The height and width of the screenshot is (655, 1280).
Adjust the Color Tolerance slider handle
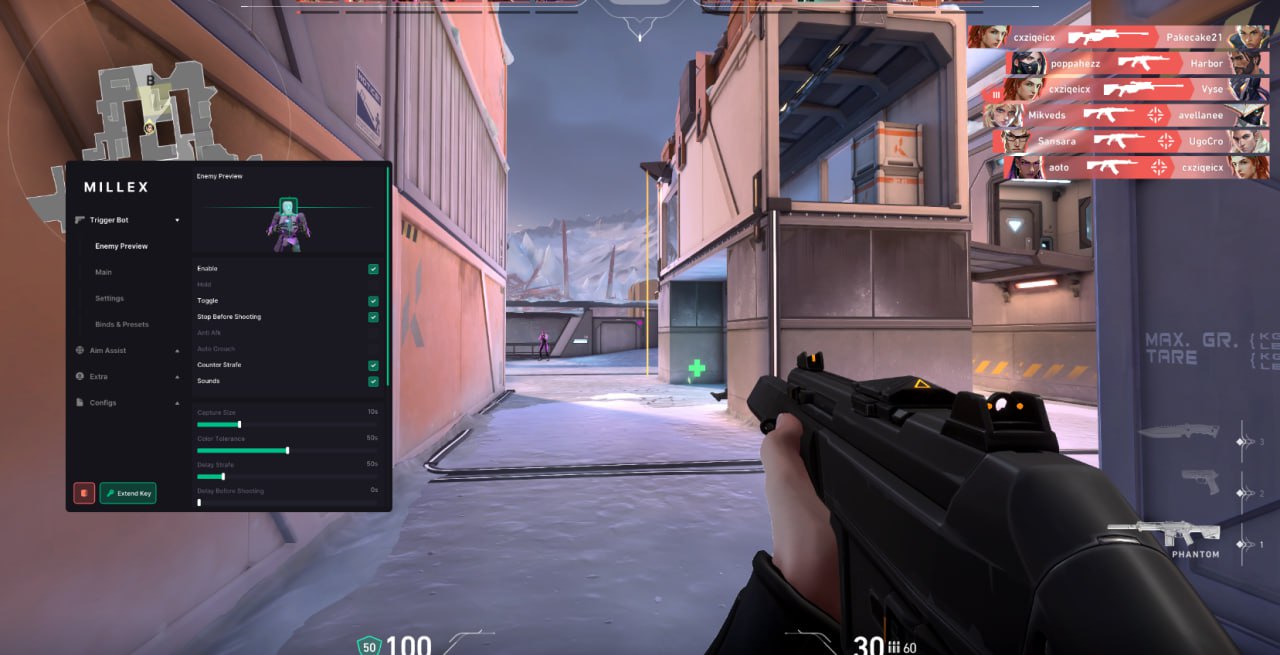287,450
